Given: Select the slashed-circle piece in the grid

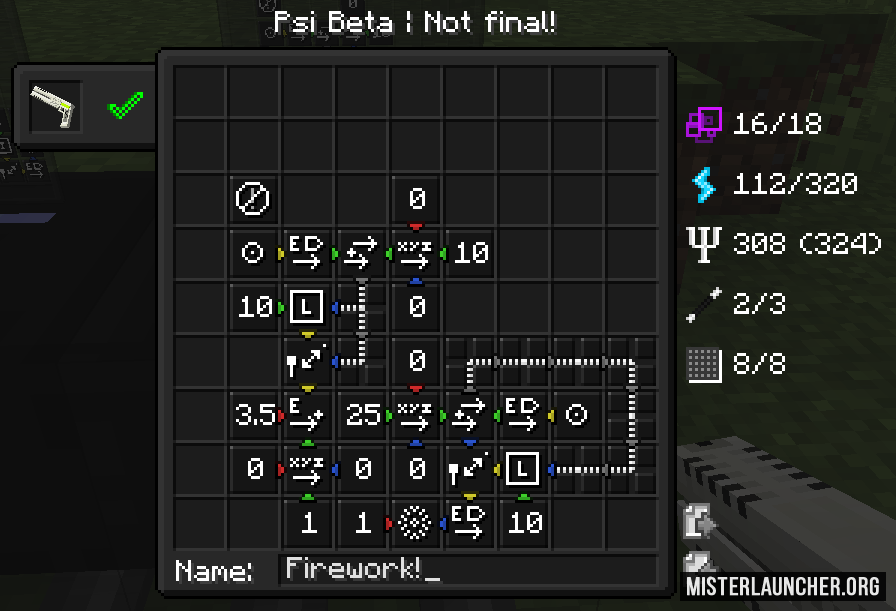Looking at the screenshot, I should pyautogui.click(x=251, y=199).
